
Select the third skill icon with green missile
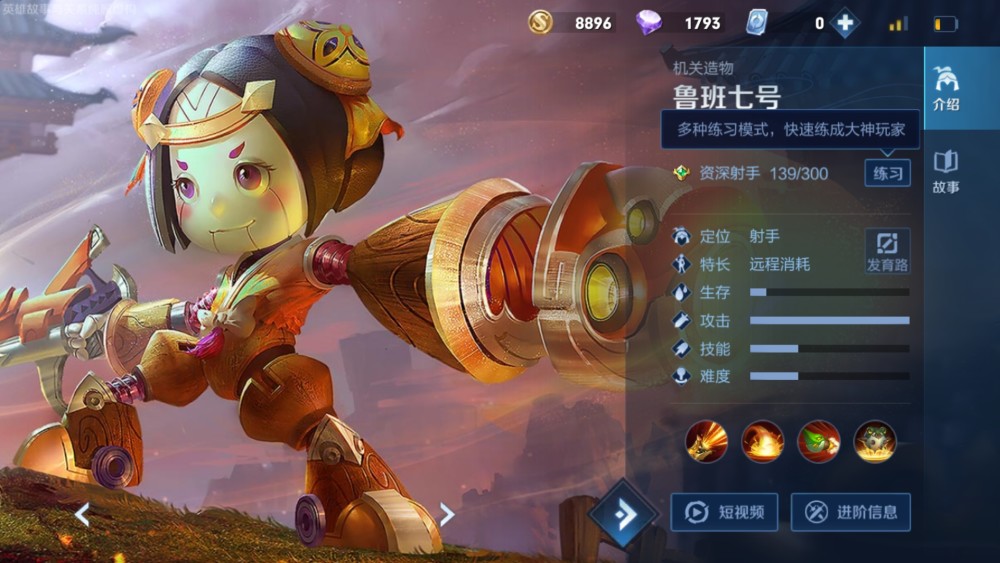818,441
